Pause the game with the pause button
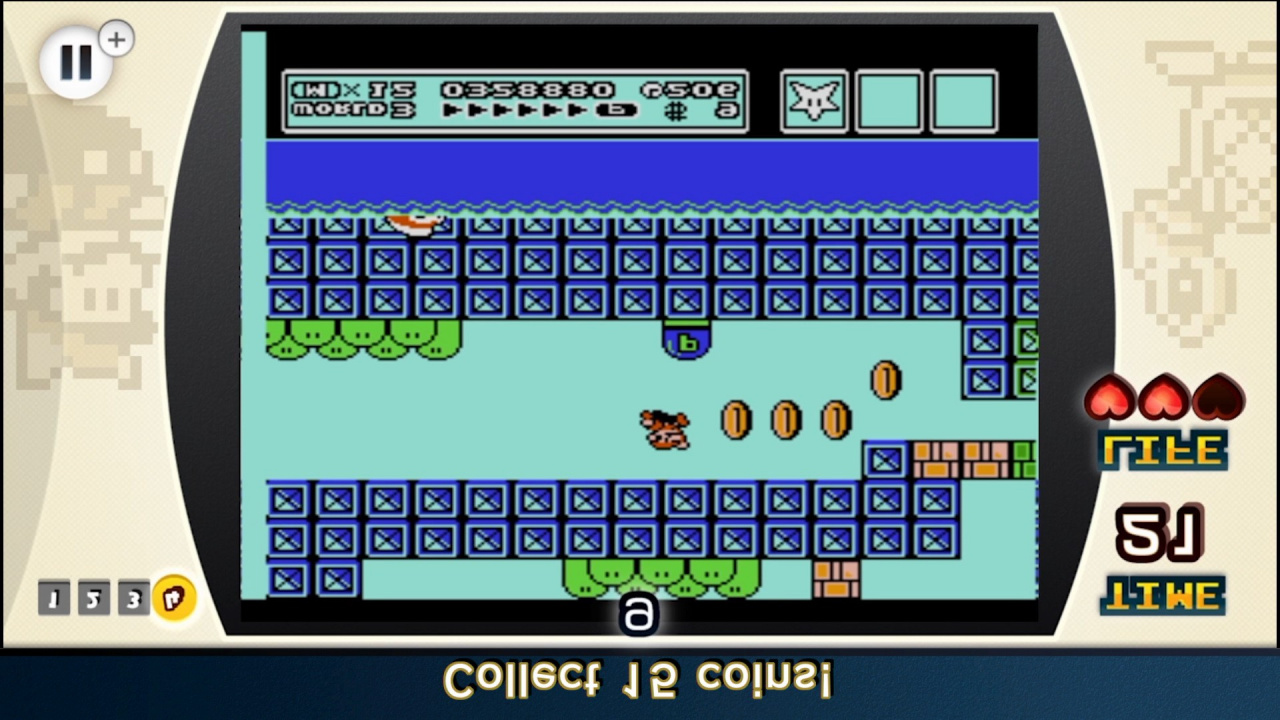The width and height of the screenshot is (1280, 720). click(x=75, y=62)
